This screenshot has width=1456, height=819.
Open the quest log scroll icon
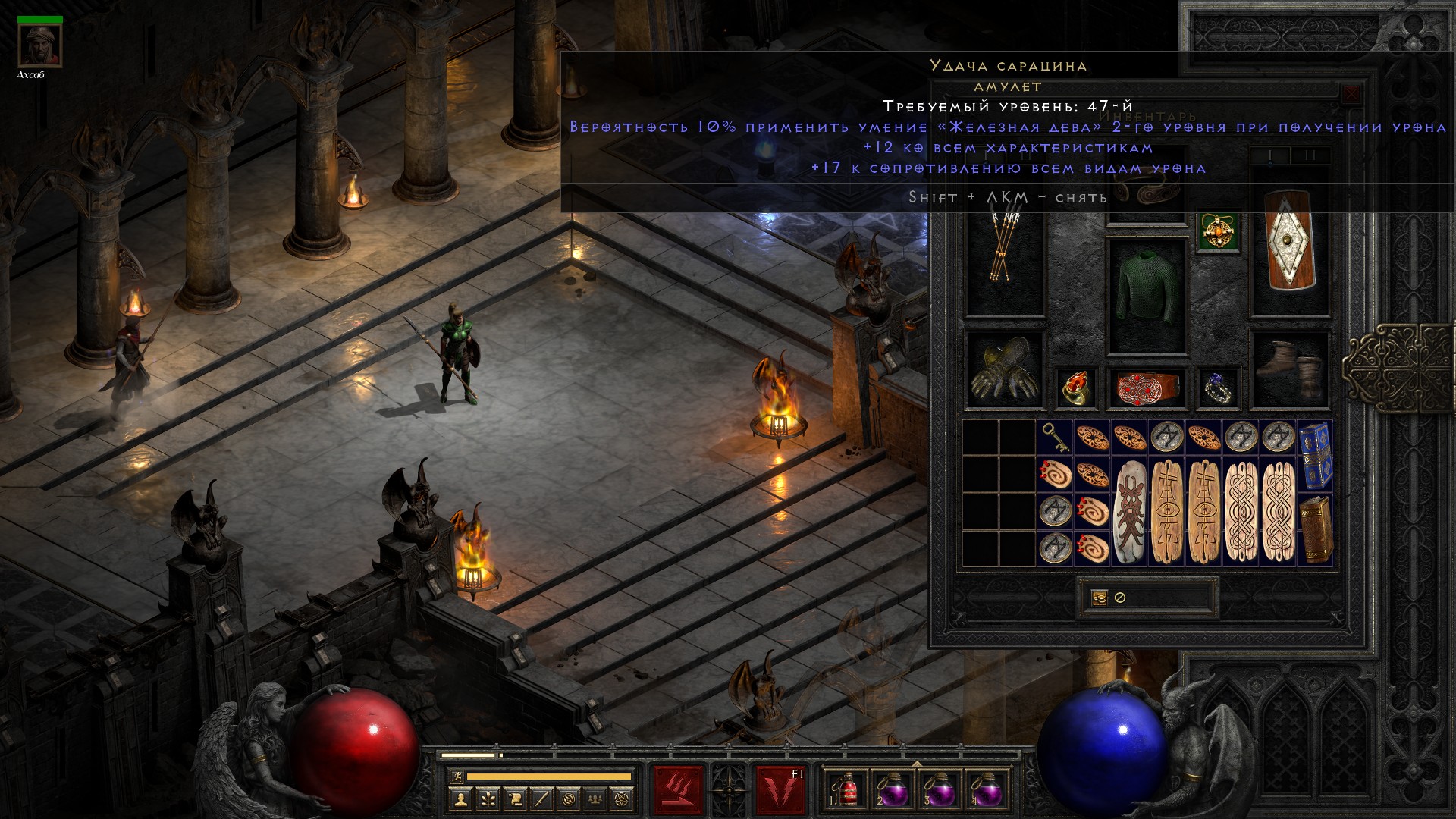[515, 799]
